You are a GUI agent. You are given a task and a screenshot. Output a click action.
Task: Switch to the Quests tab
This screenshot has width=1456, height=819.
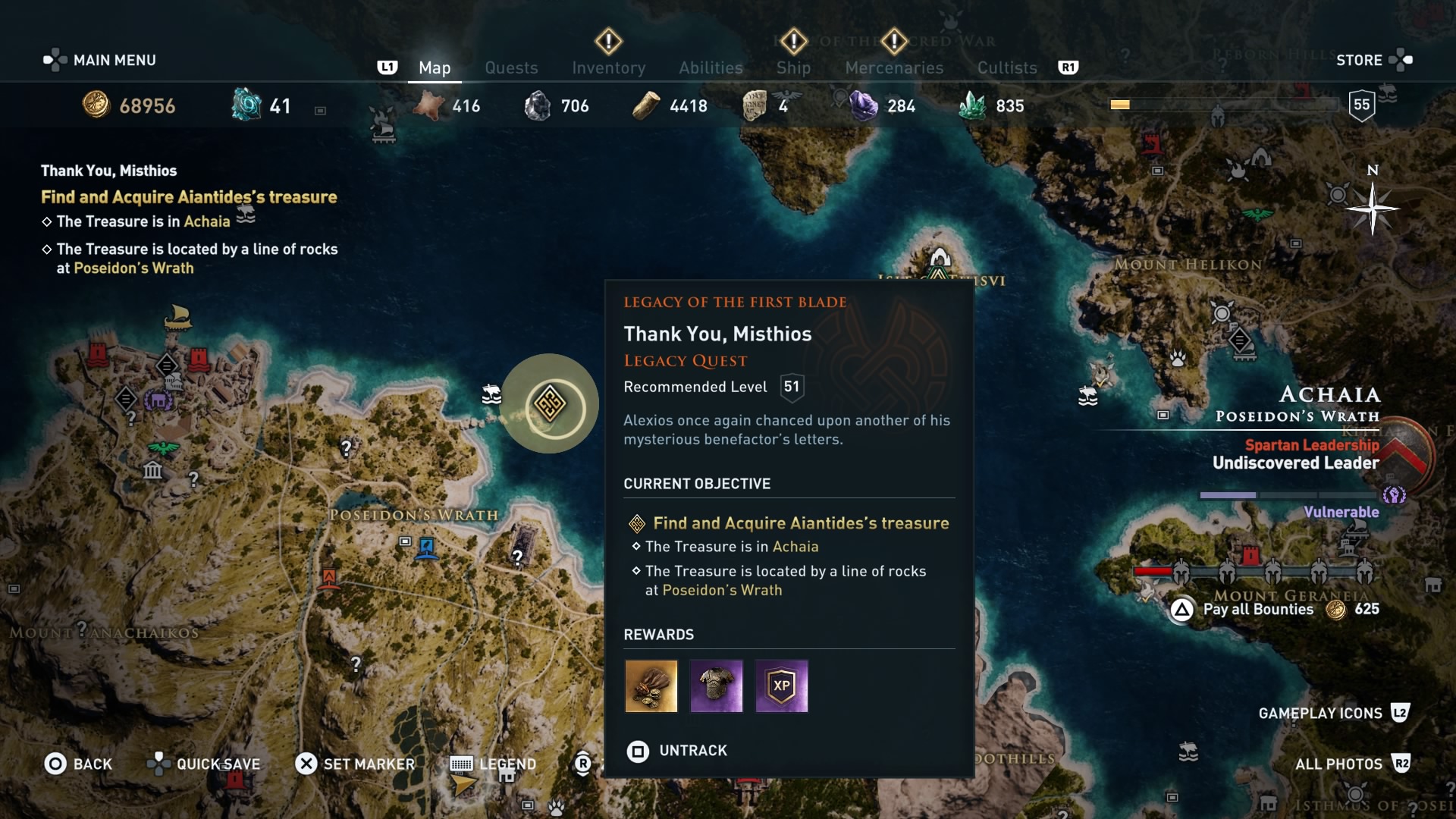512,67
